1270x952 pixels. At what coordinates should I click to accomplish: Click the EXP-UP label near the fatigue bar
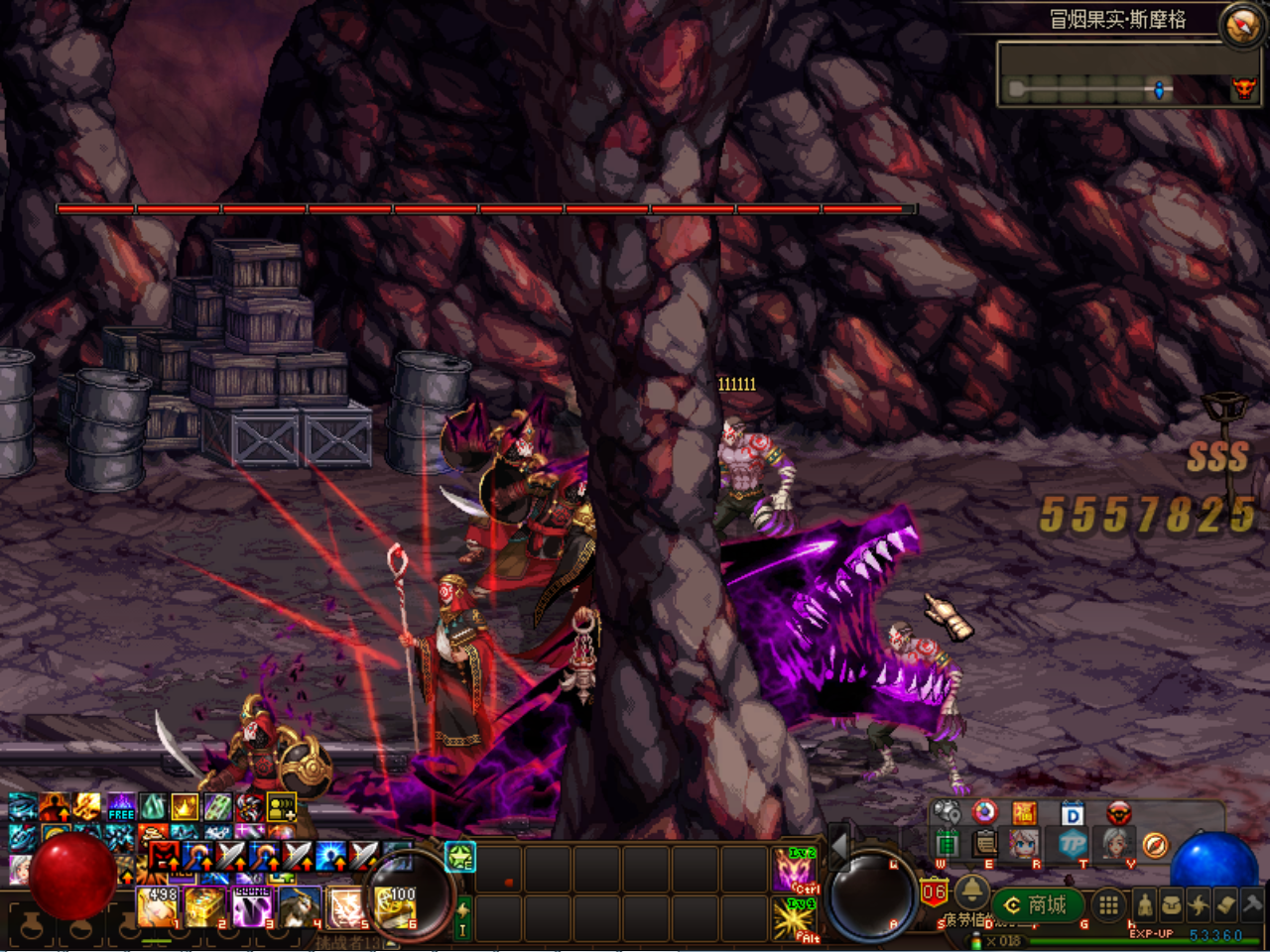point(1152,933)
